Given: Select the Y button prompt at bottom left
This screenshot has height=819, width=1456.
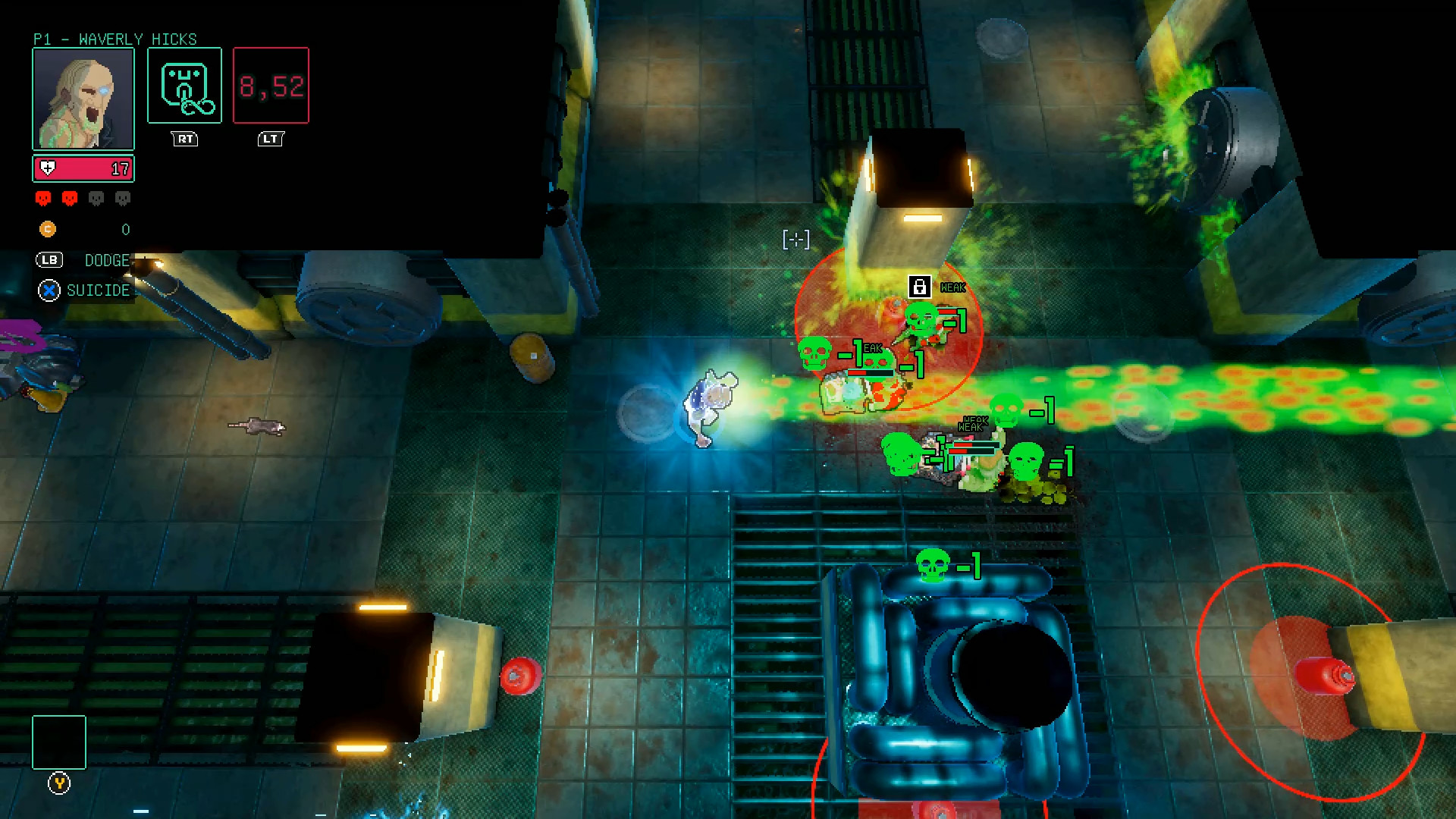Looking at the screenshot, I should tap(58, 785).
